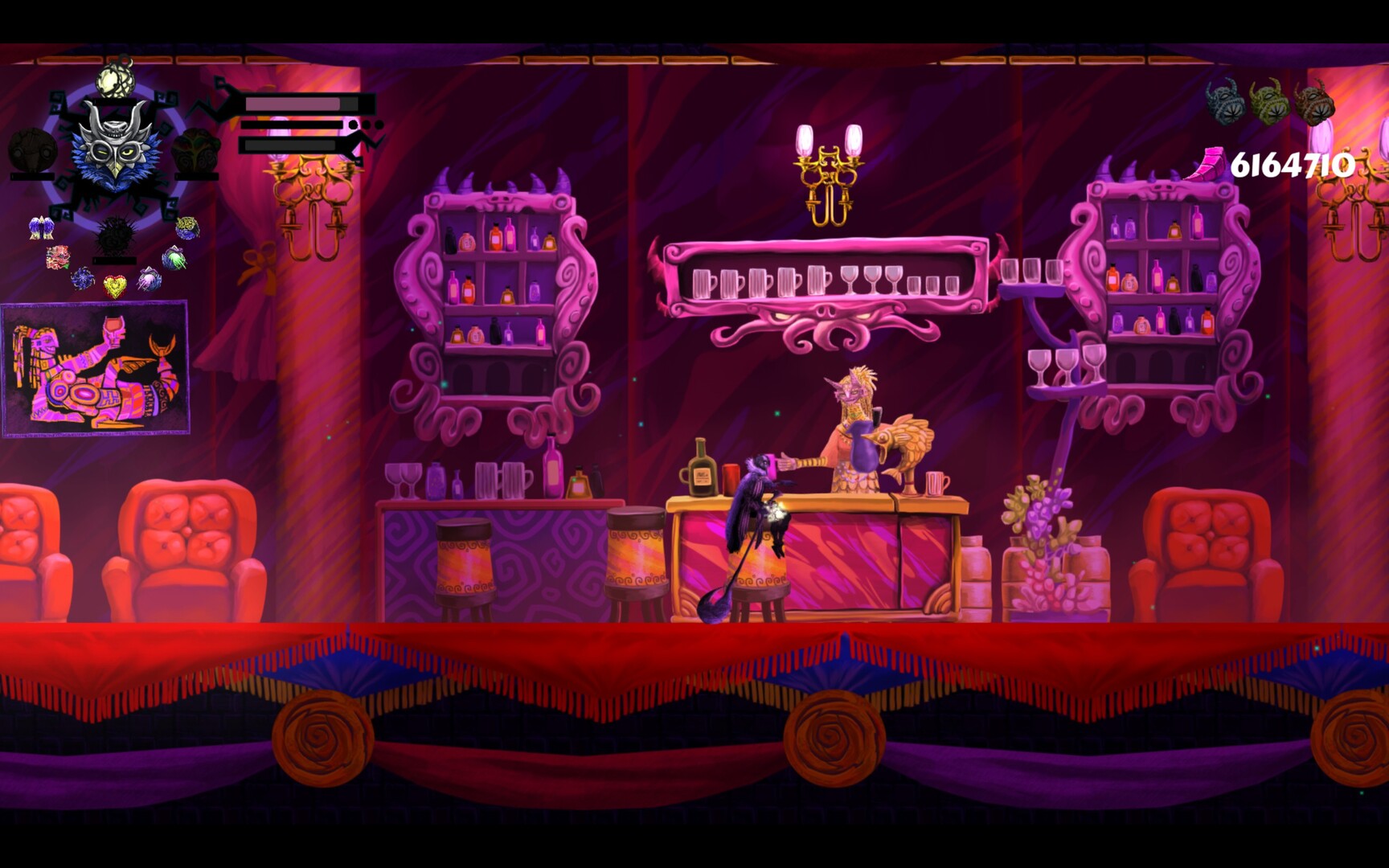The image size is (1389, 868).
Task: Pick the red dragon relic icon
Action: 58,257
